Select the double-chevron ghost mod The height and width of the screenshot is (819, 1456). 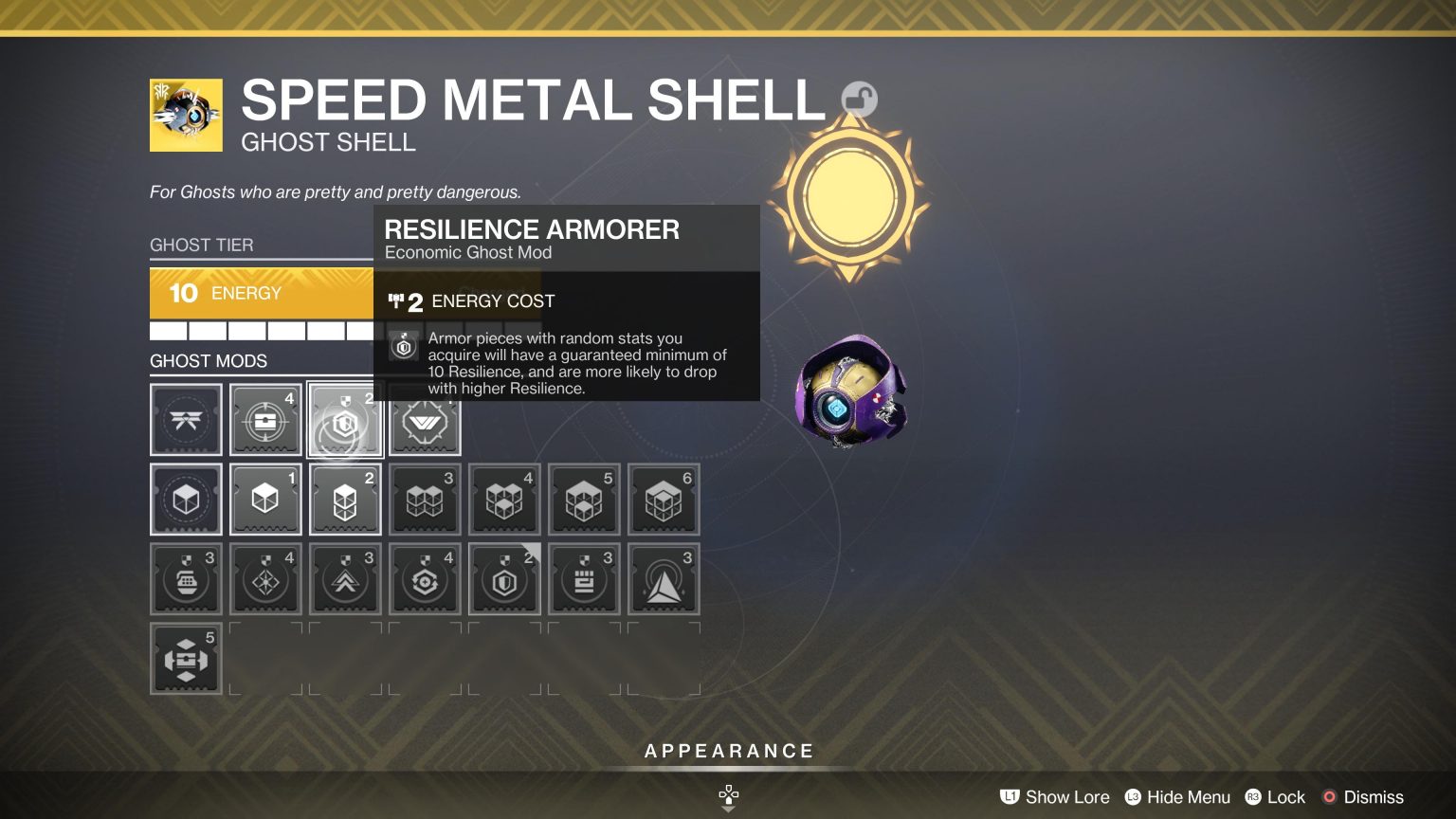[345, 579]
